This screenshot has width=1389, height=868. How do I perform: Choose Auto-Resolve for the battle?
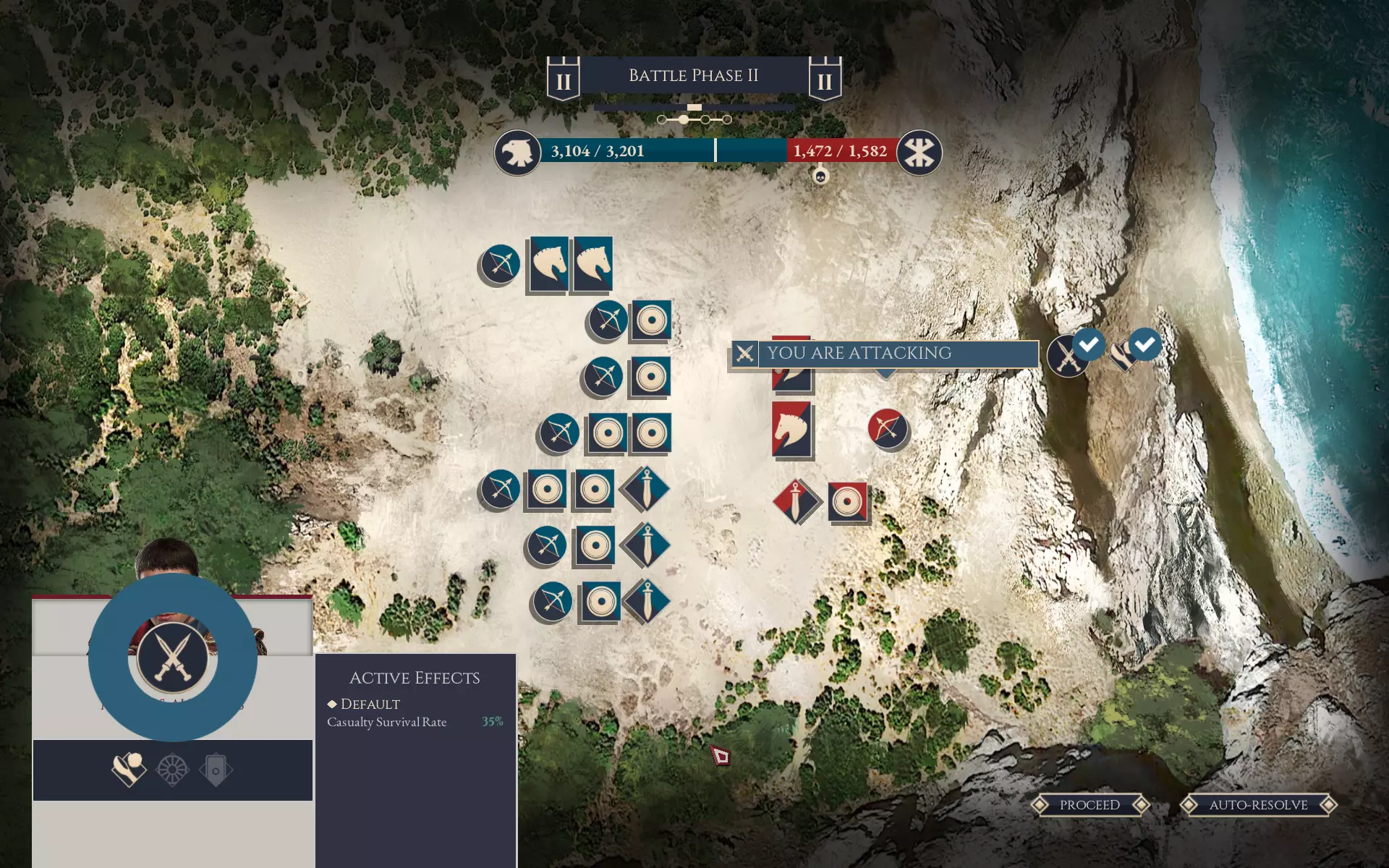point(1258,805)
